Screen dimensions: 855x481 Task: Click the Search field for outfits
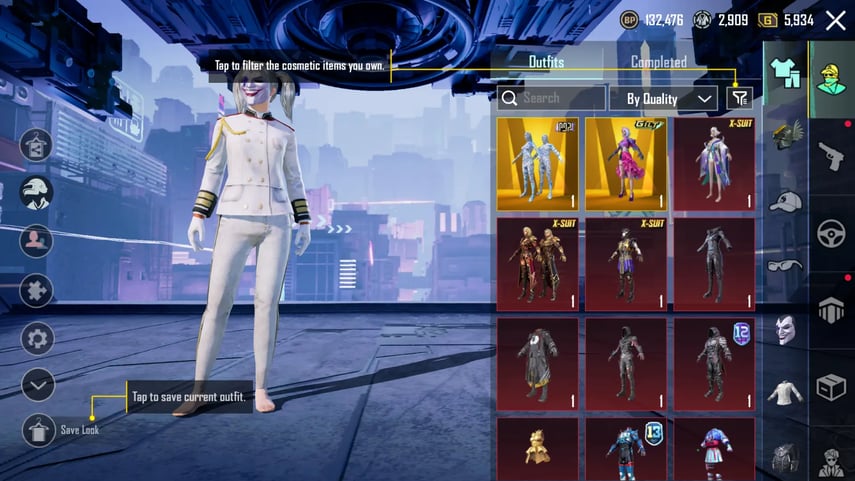[x=551, y=98]
